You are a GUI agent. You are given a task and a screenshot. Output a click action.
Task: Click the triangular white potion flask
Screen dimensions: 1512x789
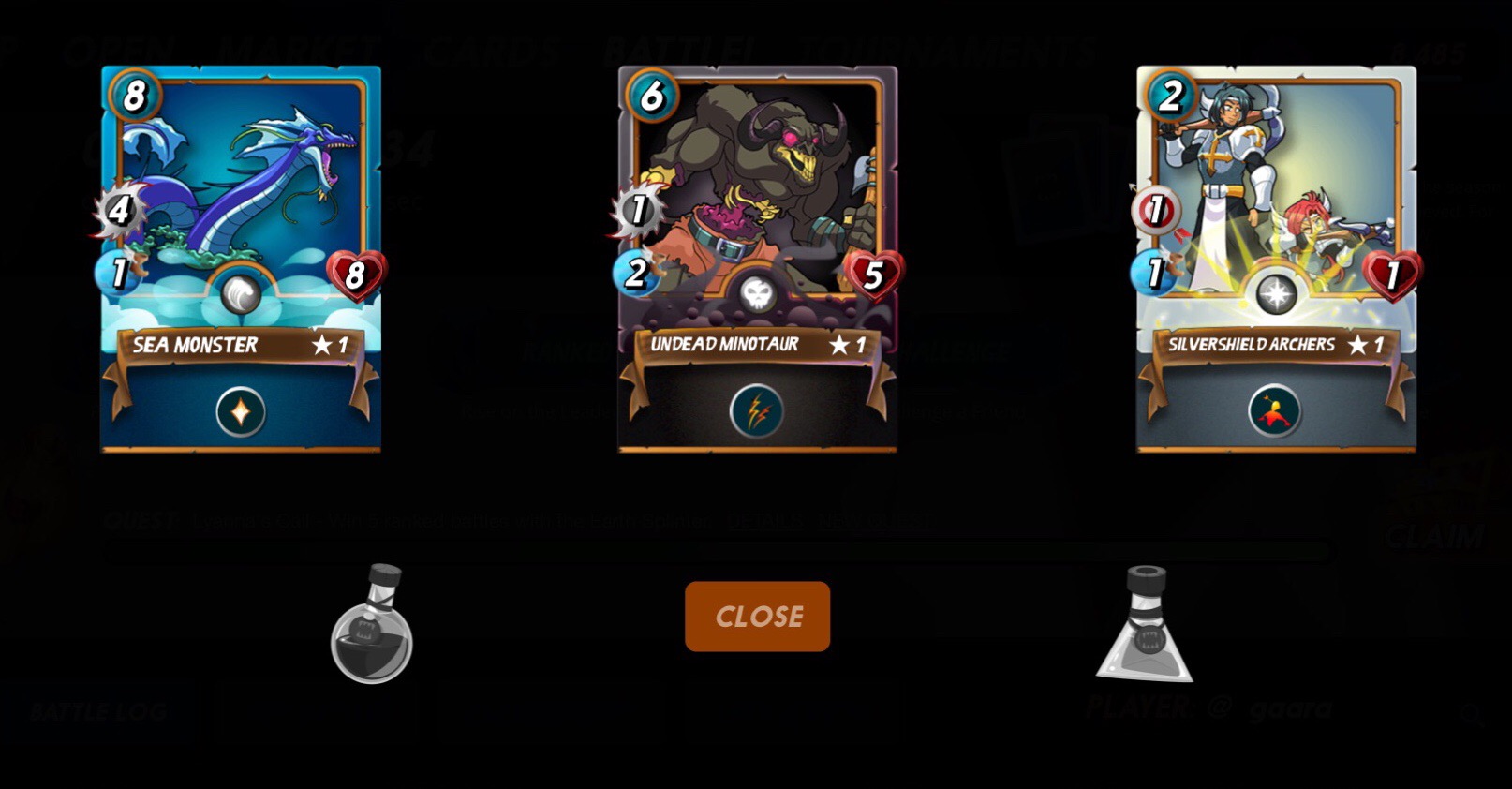(x=1145, y=627)
